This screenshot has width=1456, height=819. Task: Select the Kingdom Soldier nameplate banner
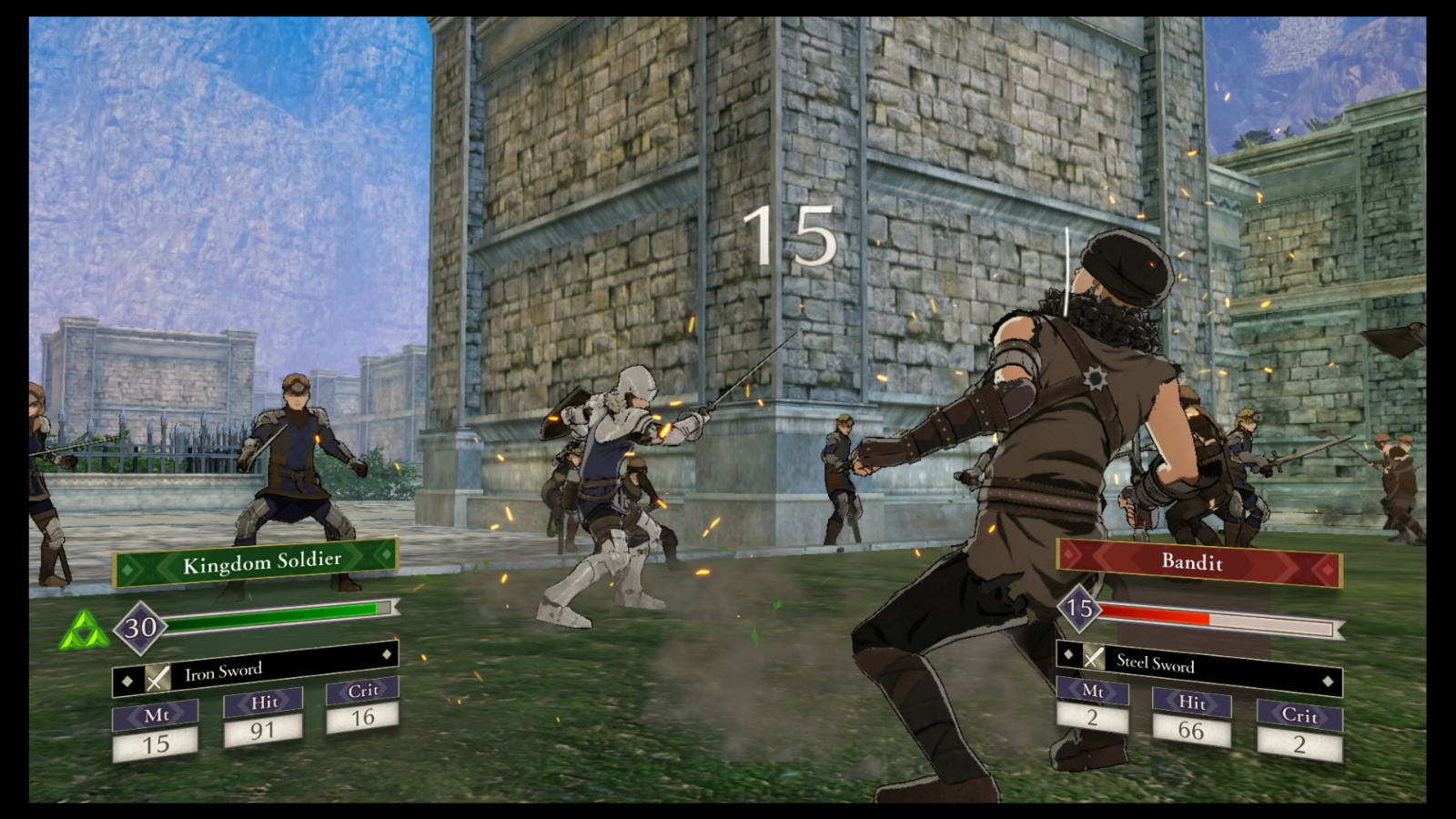click(x=258, y=561)
